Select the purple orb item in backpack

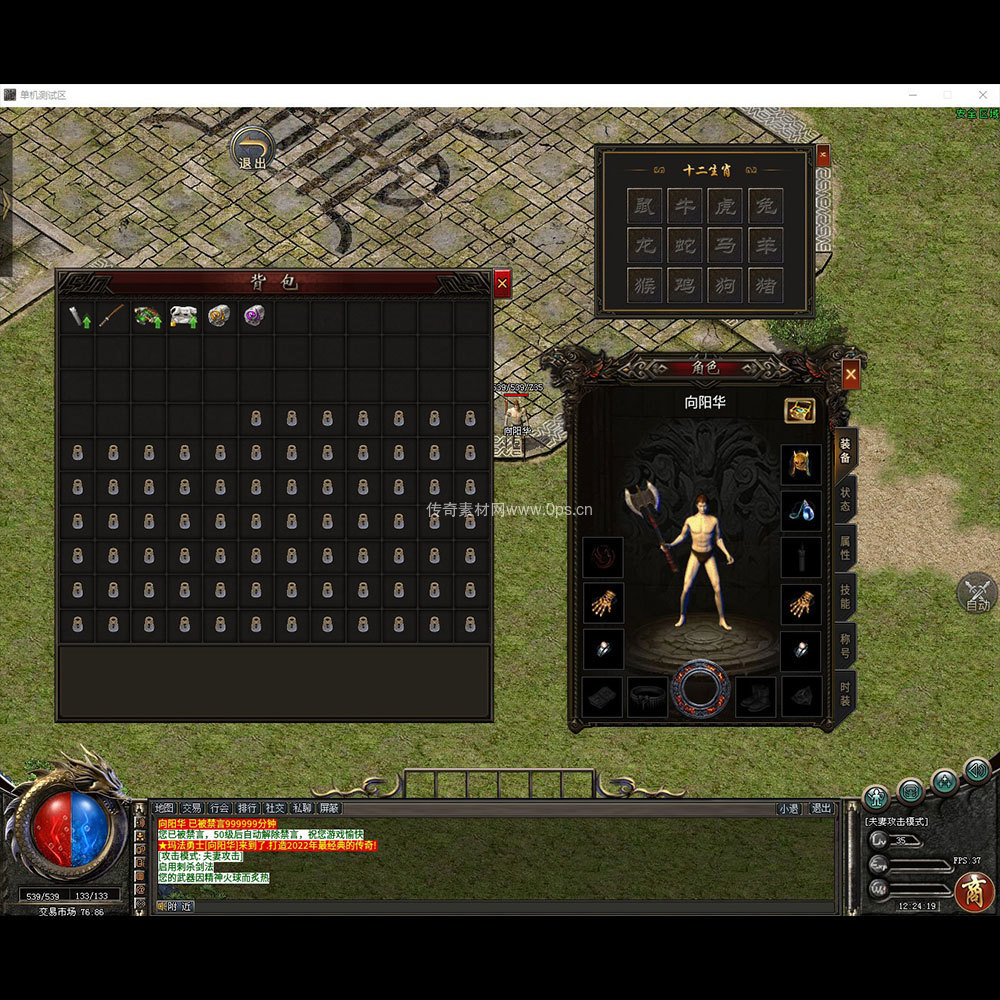(254, 317)
